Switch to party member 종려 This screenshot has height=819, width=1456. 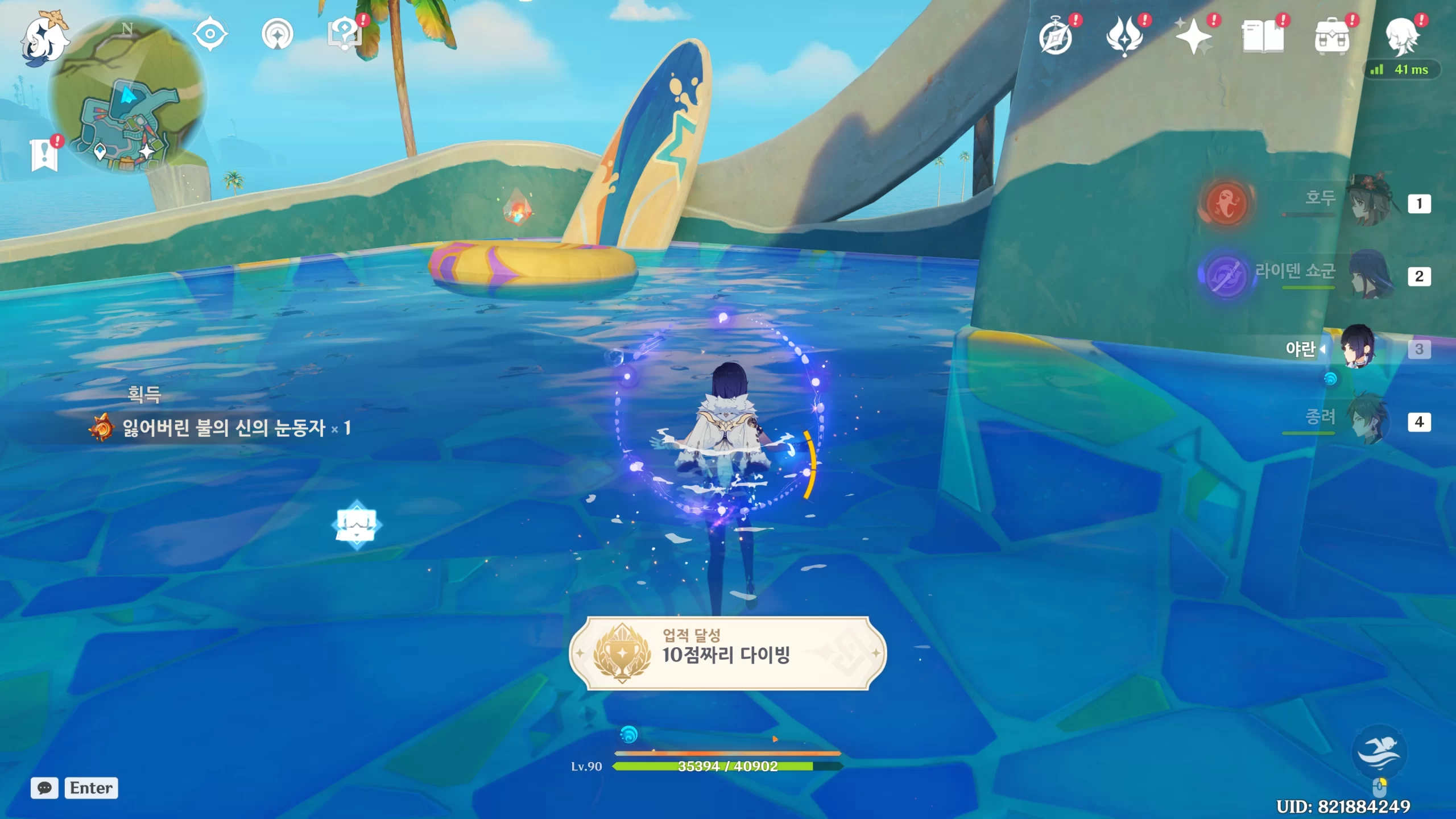click(1371, 420)
